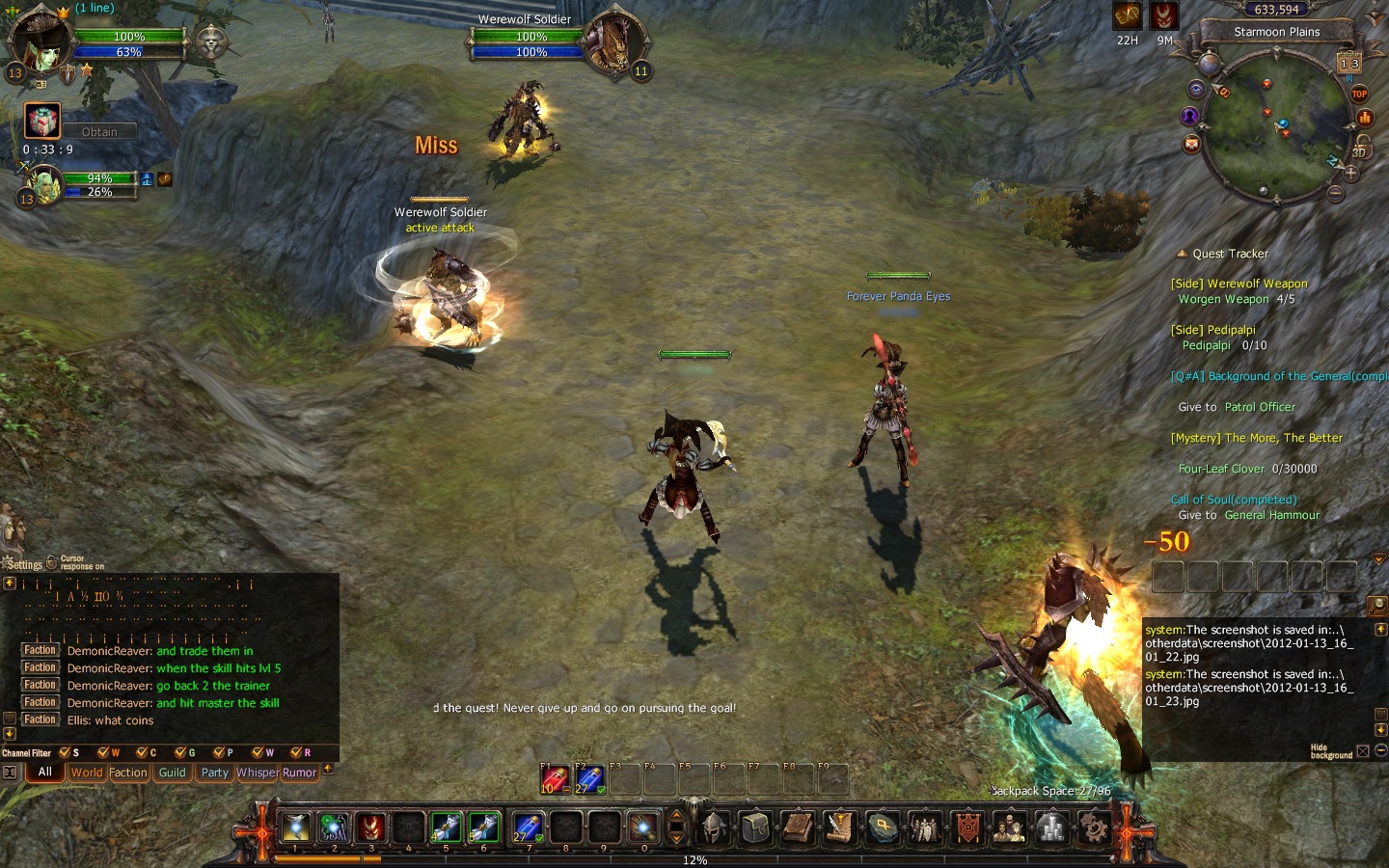Open the gear settings icon in menu bar
Viewport: 1389px width, 868px height.
point(1093,827)
